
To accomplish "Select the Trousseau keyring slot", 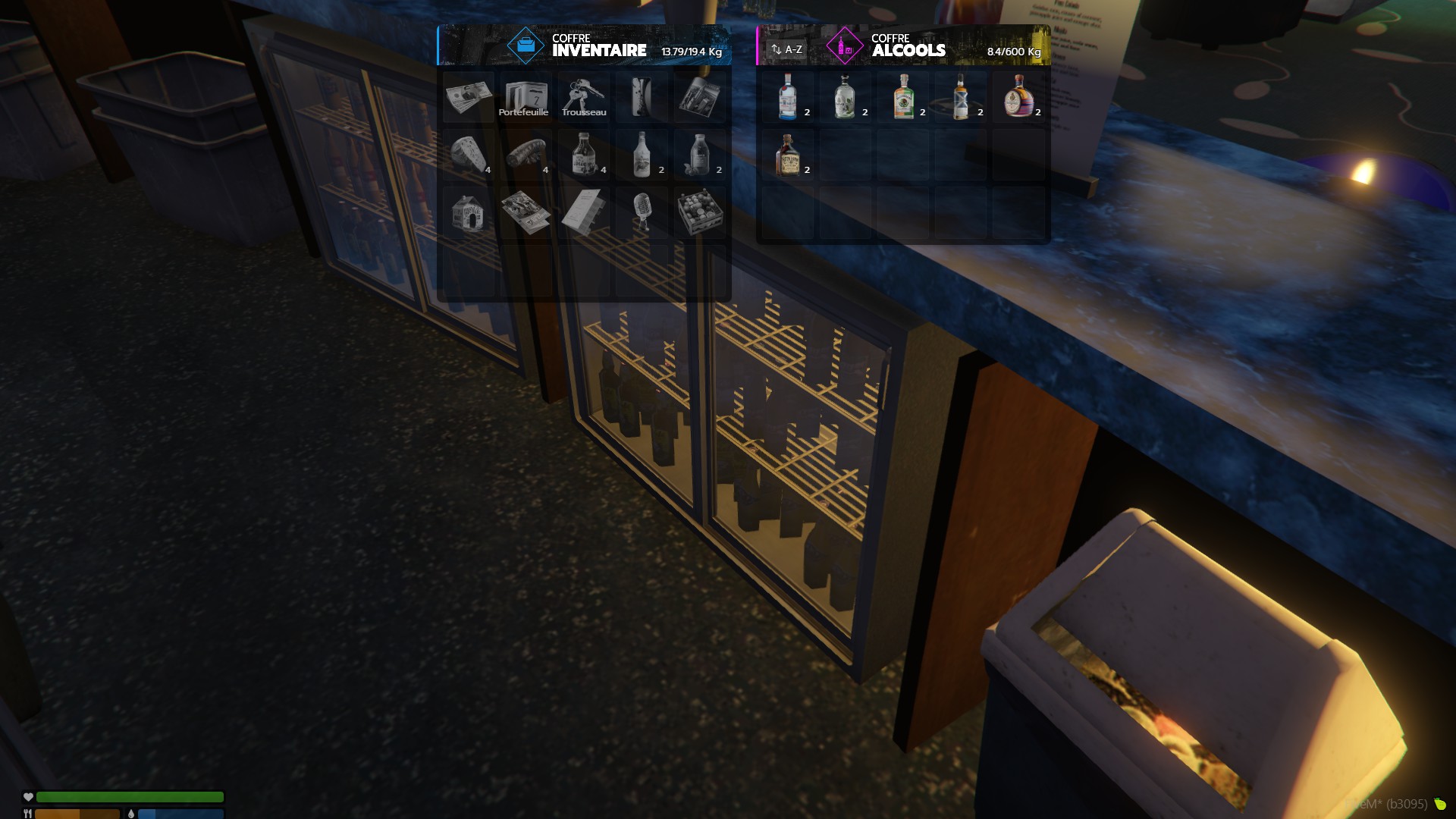I will pyautogui.click(x=584, y=96).
